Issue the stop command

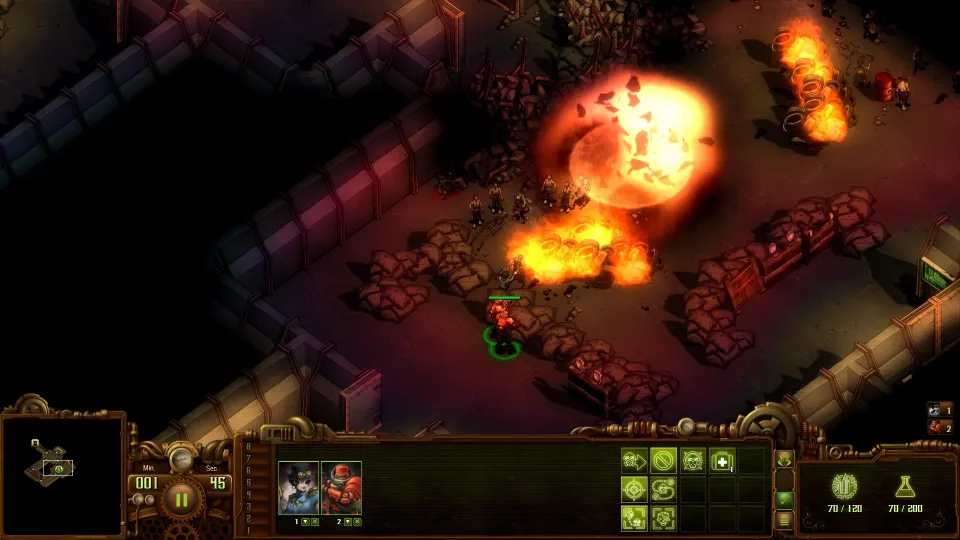tap(663, 461)
